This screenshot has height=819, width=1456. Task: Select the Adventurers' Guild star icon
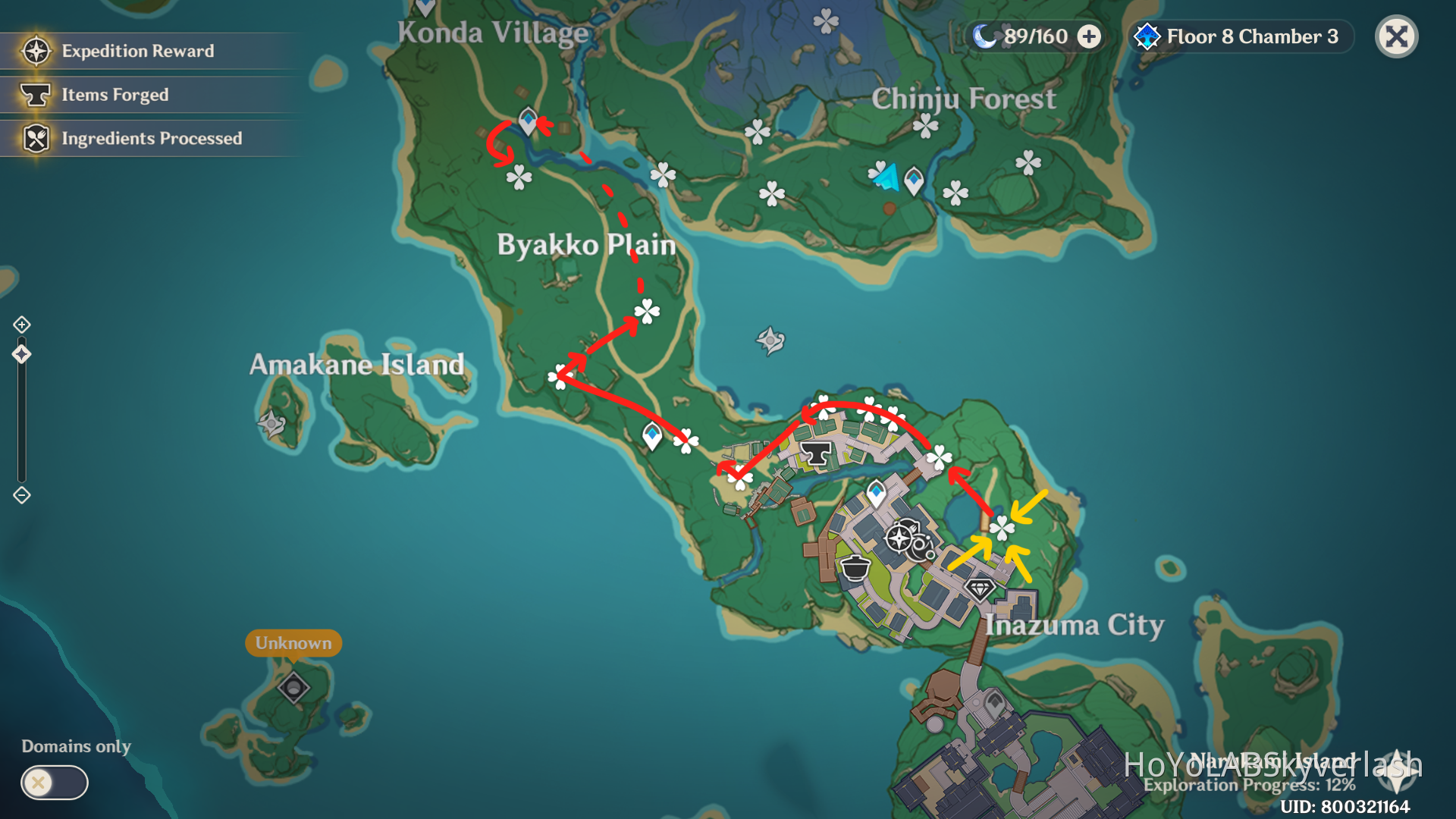(x=898, y=539)
